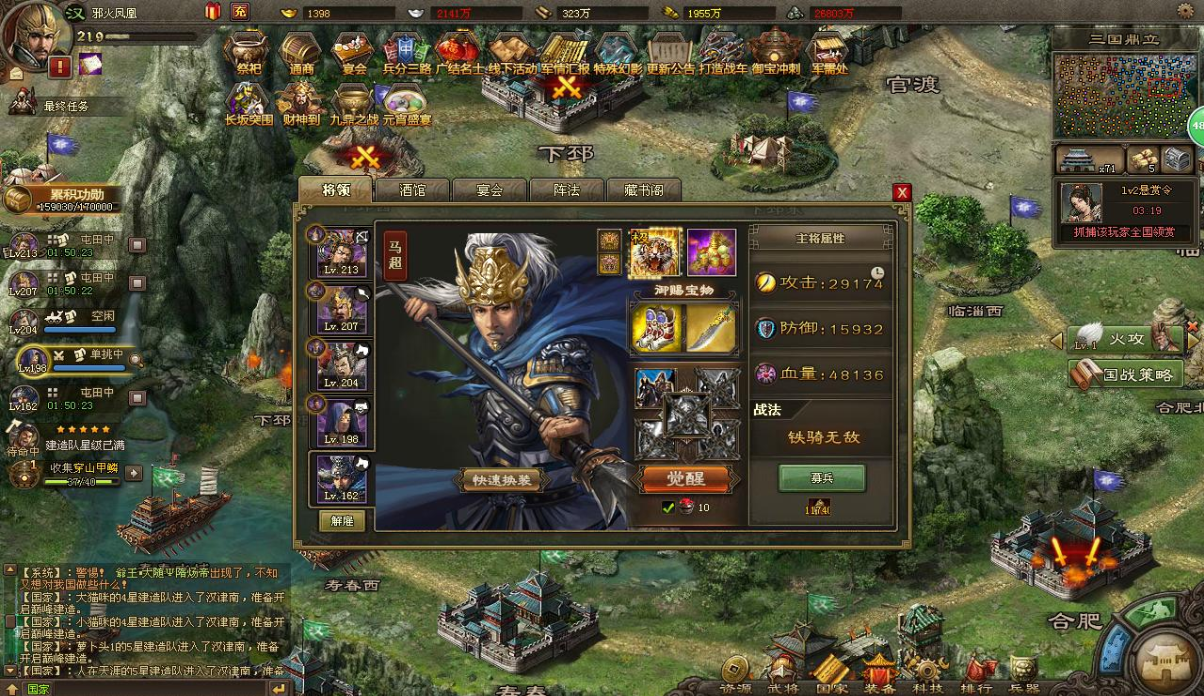
Task: Close the generals panel with the red X
Action: pos(902,193)
